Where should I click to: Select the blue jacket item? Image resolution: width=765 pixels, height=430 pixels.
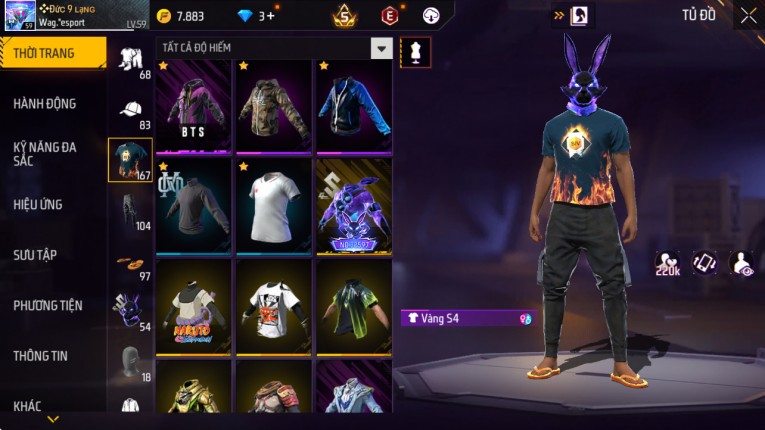354,106
